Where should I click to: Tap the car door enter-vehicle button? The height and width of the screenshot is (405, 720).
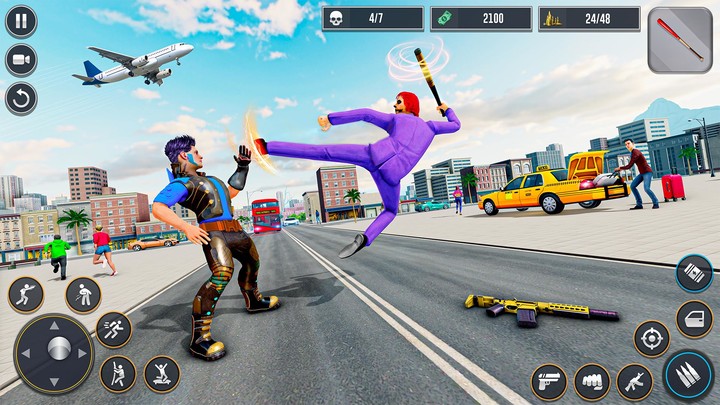pyautogui.click(x=694, y=319)
